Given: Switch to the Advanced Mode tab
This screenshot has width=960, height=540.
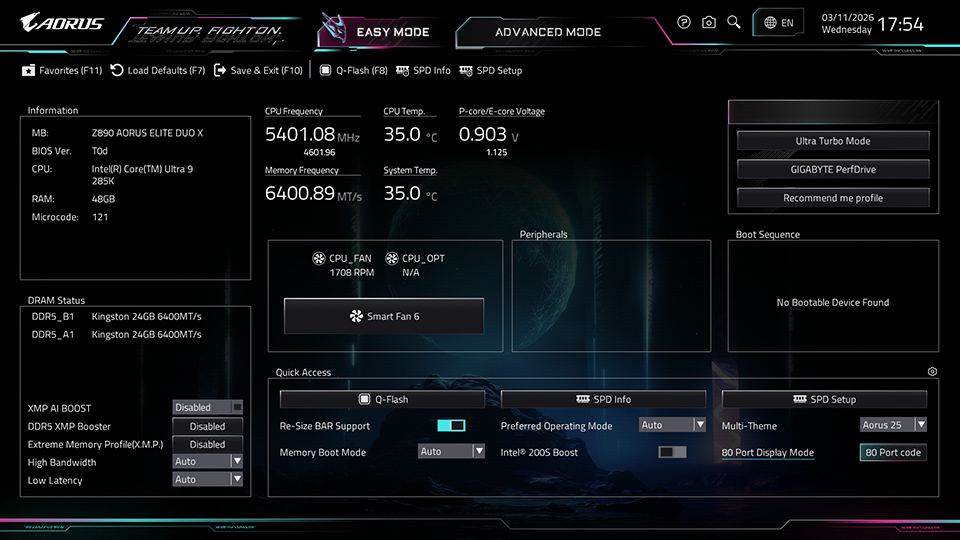Looking at the screenshot, I should click(x=548, y=32).
